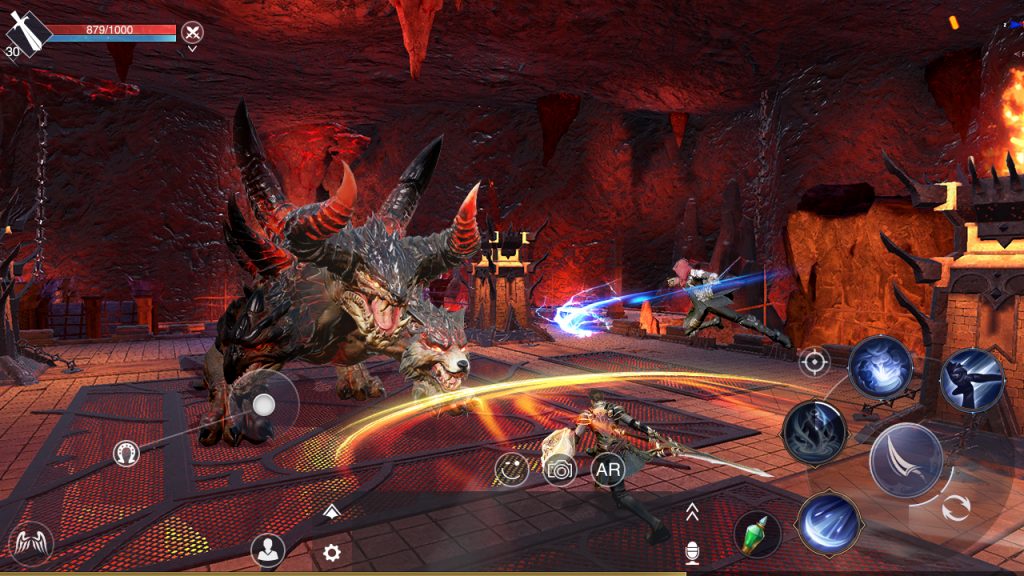
Task: Open the gear settings menu
Action: pyautogui.click(x=332, y=551)
